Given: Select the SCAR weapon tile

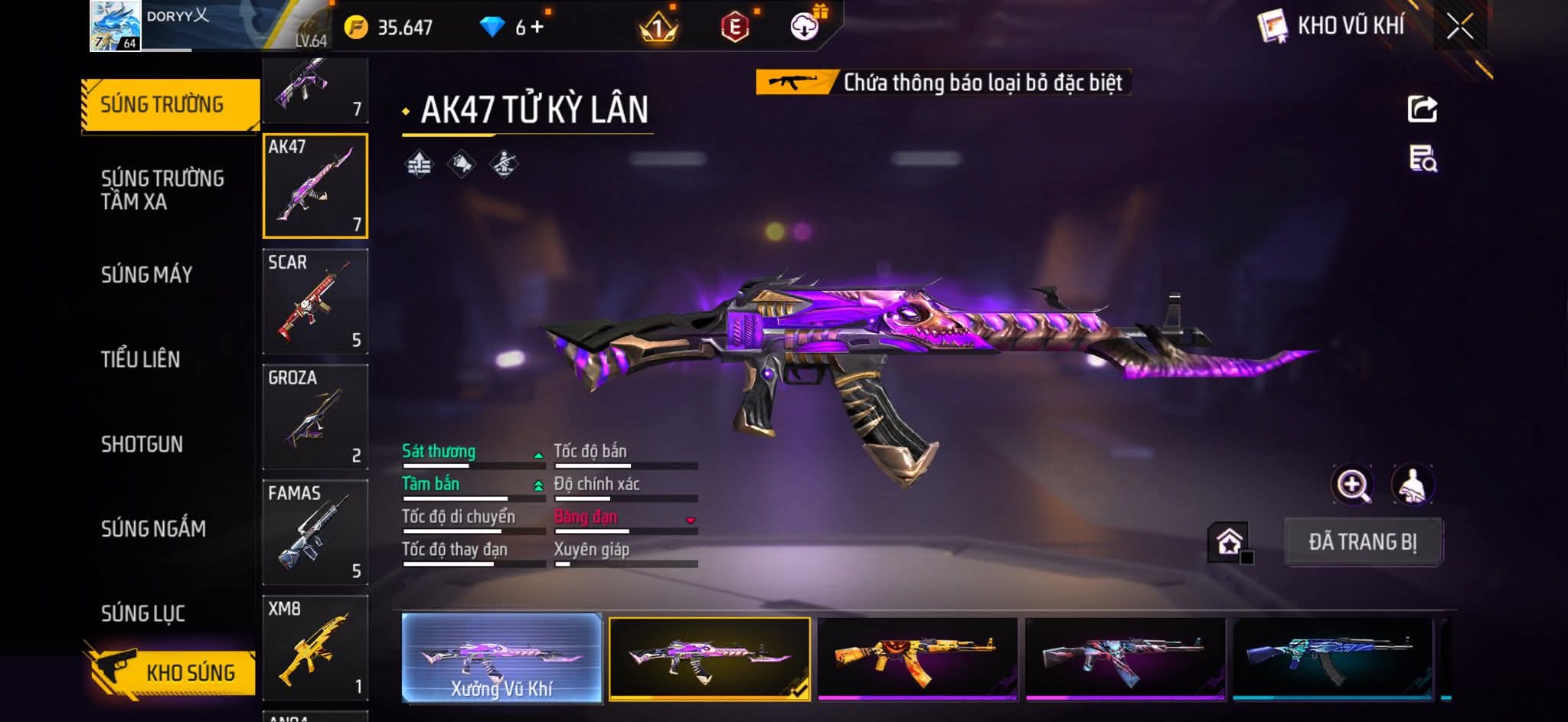Looking at the screenshot, I should tap(315, 301).
